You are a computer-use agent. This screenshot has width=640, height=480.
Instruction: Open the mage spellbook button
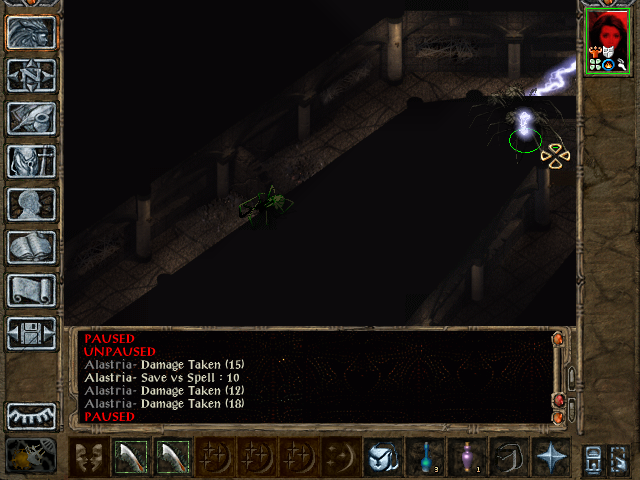pyautogui.click(x=31, y=246)
